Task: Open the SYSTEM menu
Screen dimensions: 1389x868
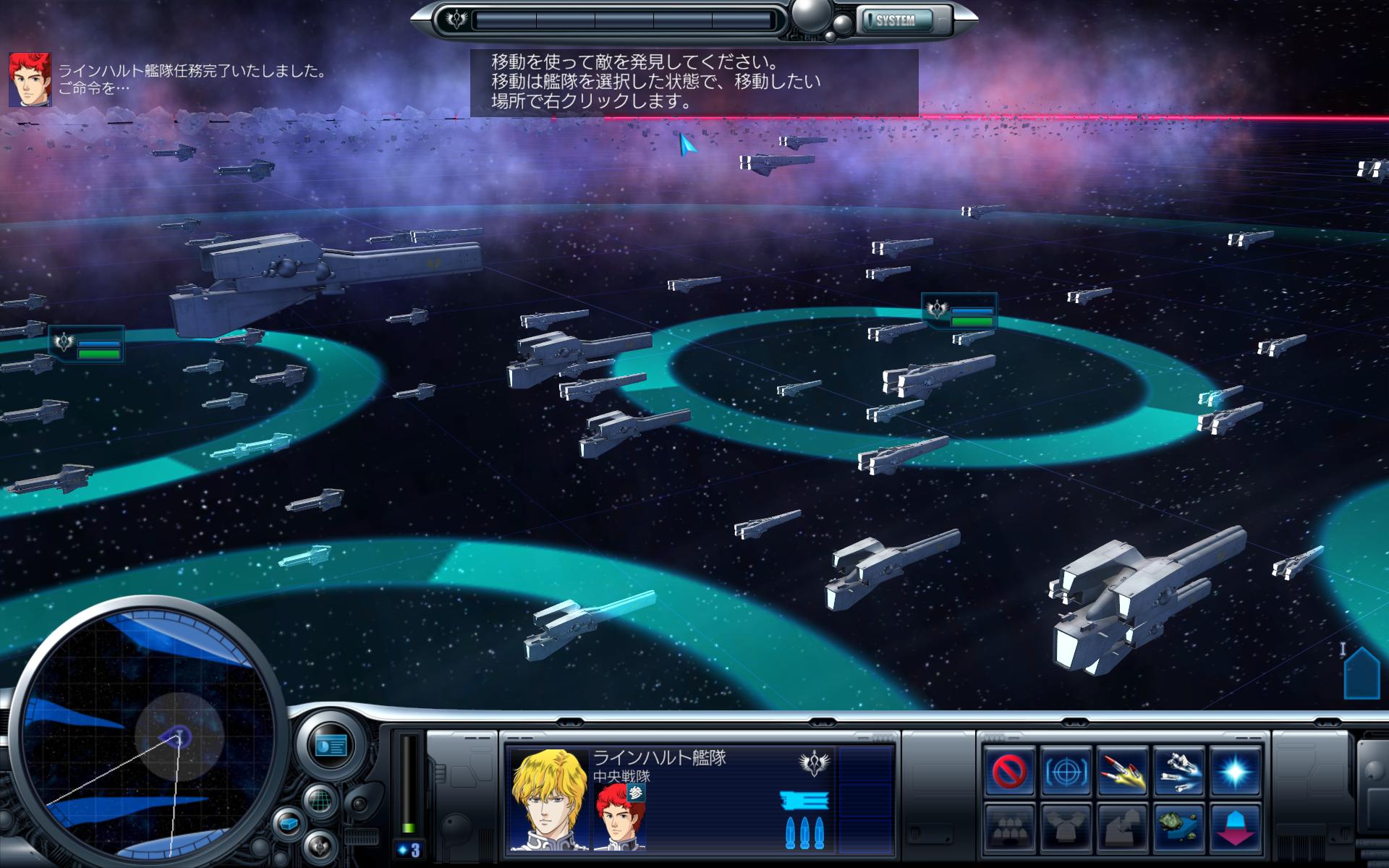Action: tap(896, 20)
